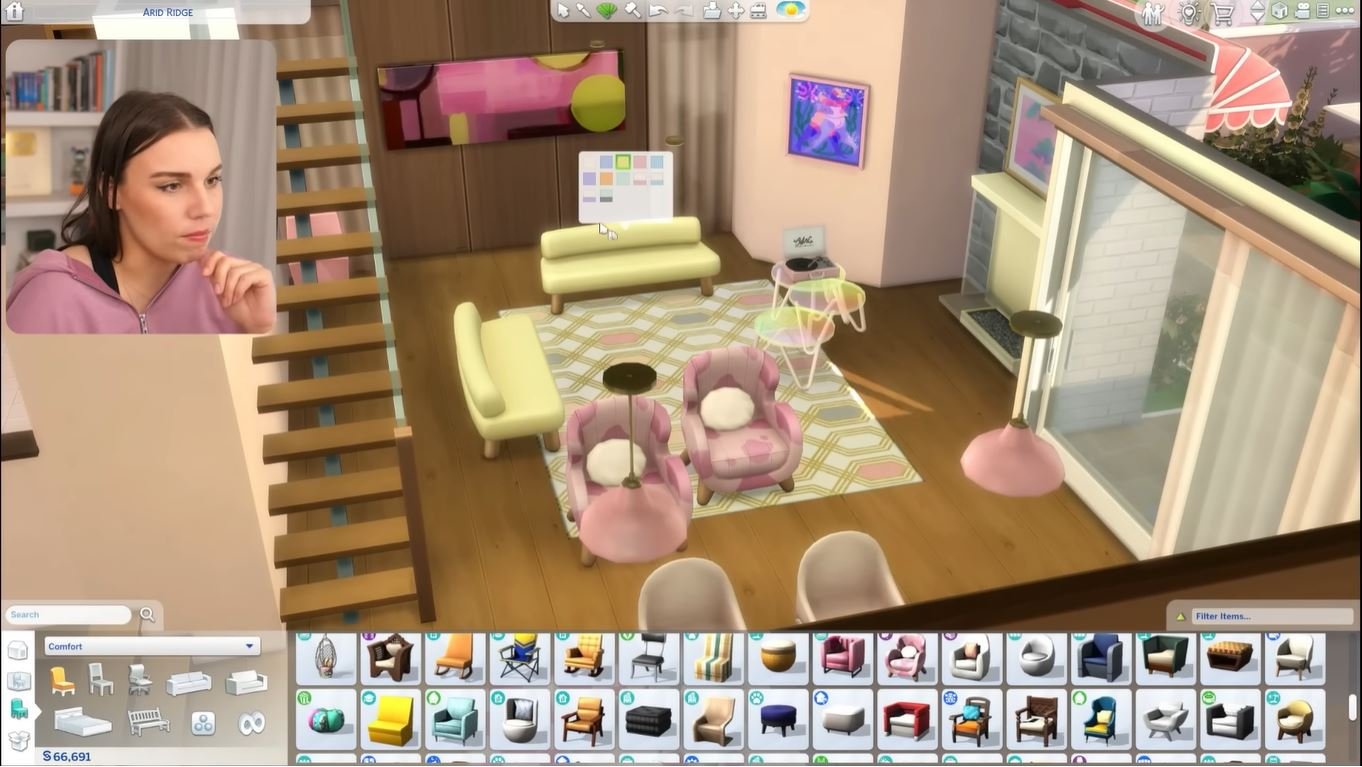
Task: Open the build mode house tab in sidebar
Action: pyautogui.click(x=18, y=649)
